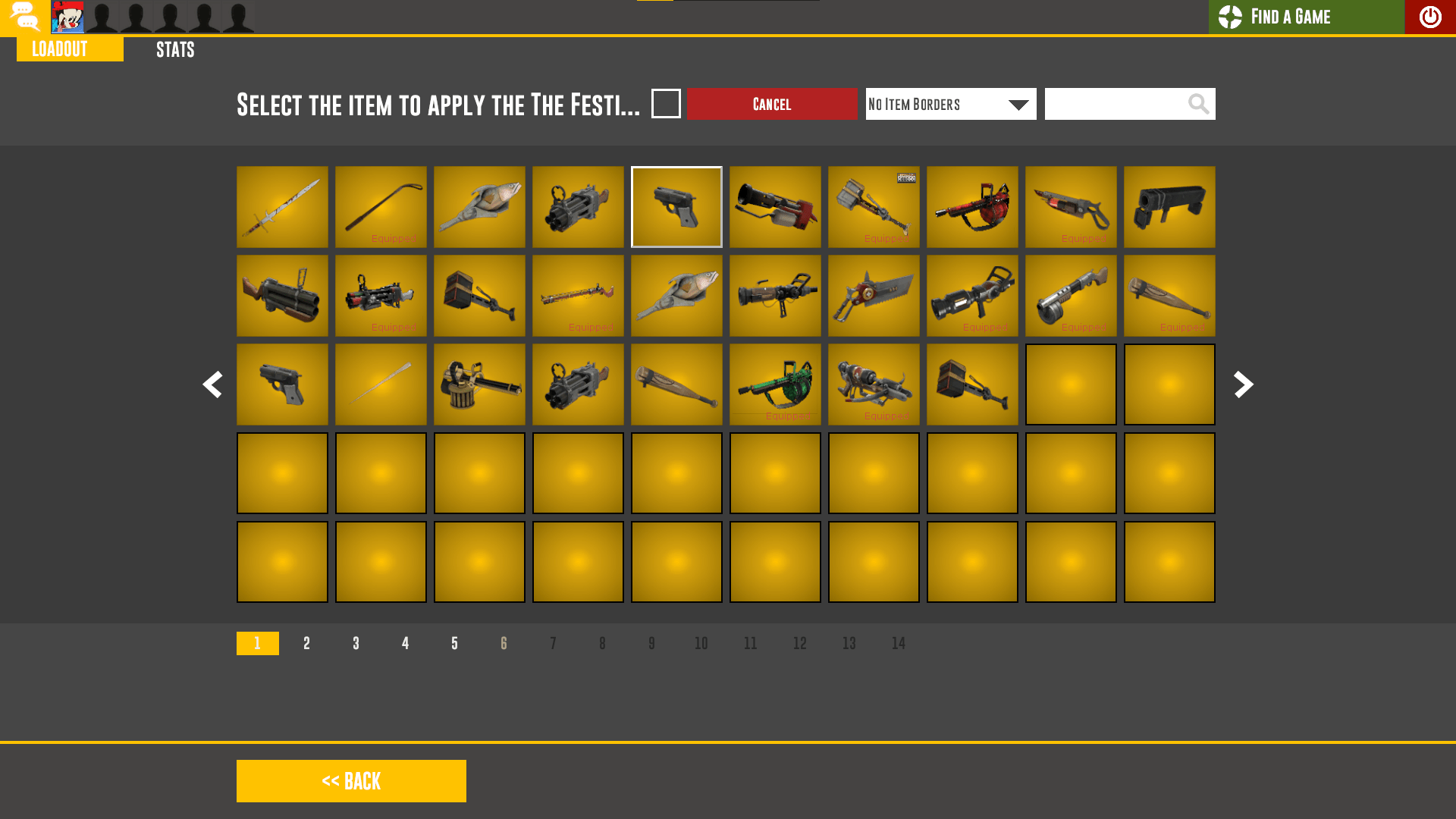1456x819 pixels.
Task: Click the right arrow to view next page
Action: pos(1243,384)
